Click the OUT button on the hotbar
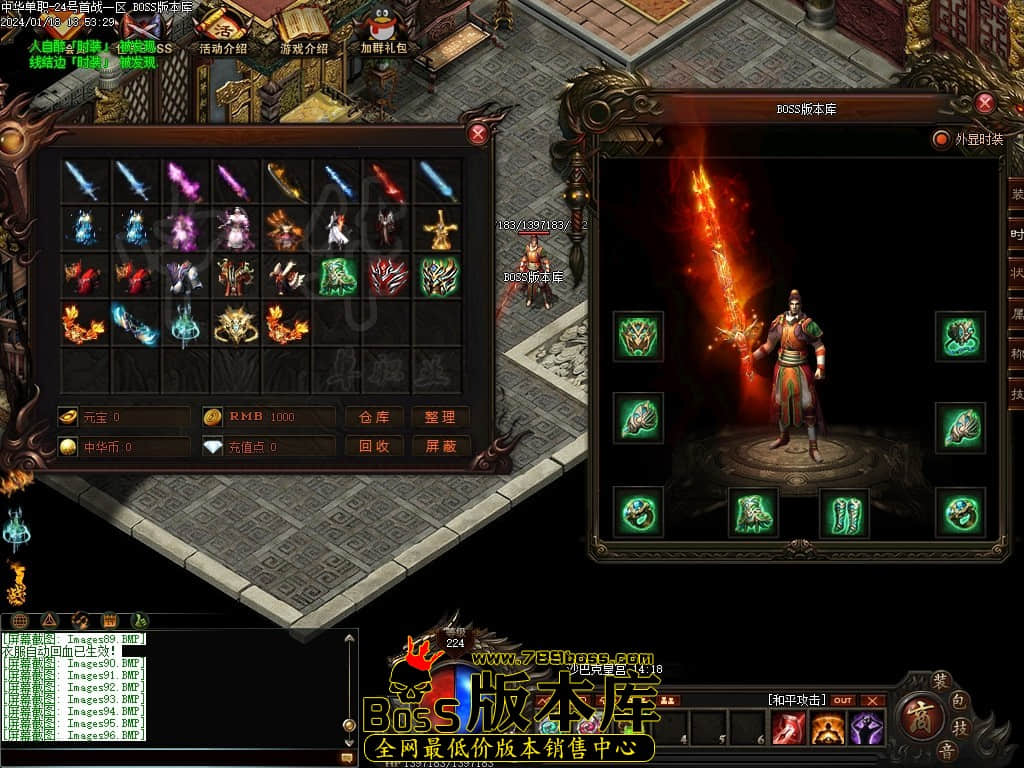Viewport: 1024px width, 768px height. 843,700
